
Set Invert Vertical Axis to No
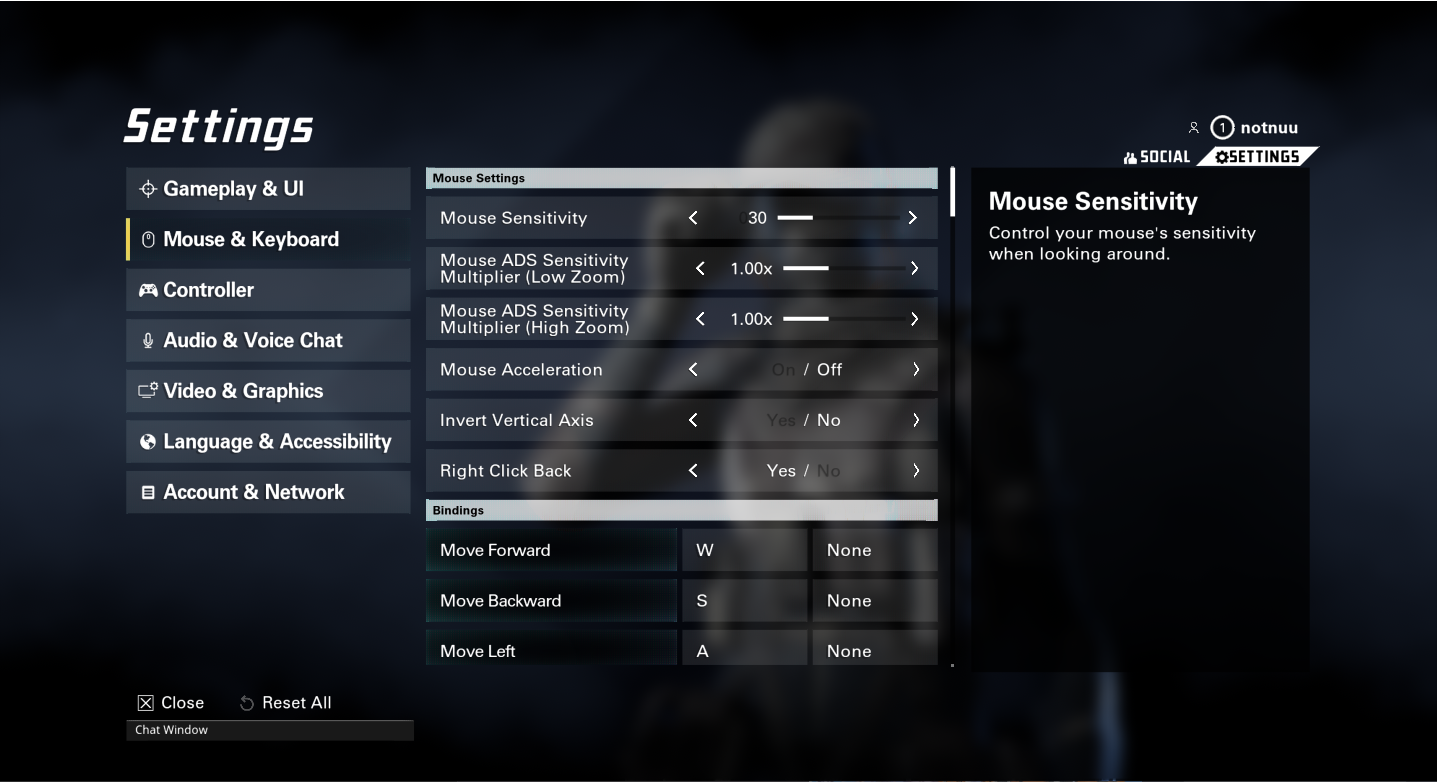point(828,420)
